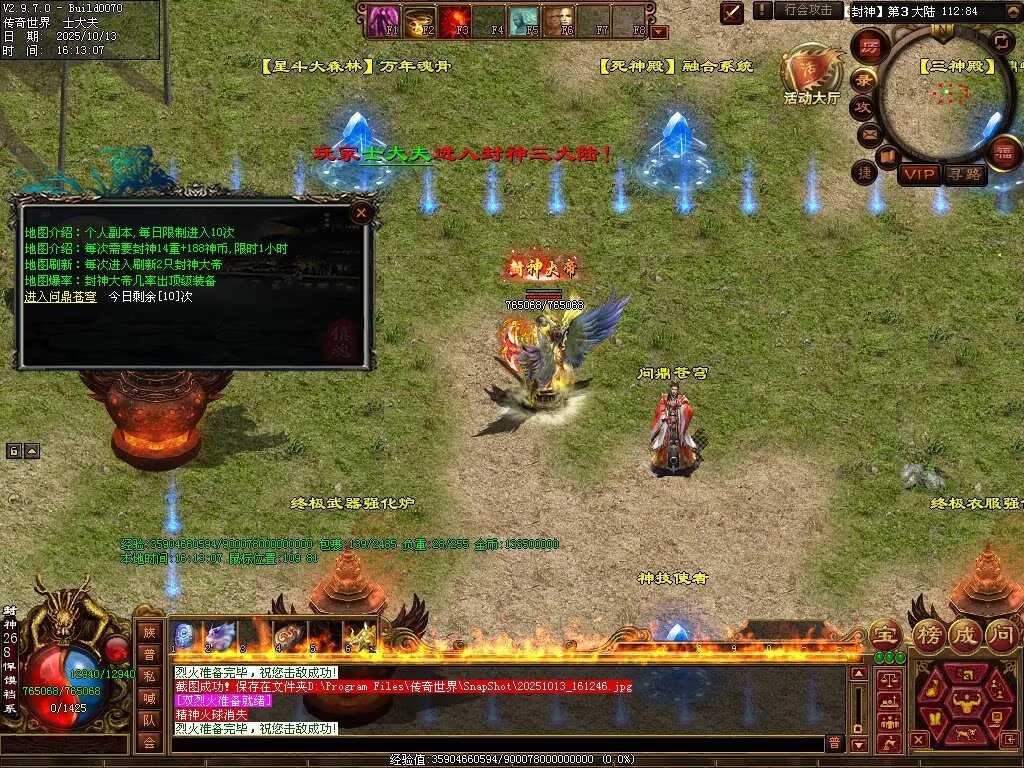Screen dimensions: 1024x768
Task: Switch to the 队 team chat channel
Action: click(x=148, y=719)
